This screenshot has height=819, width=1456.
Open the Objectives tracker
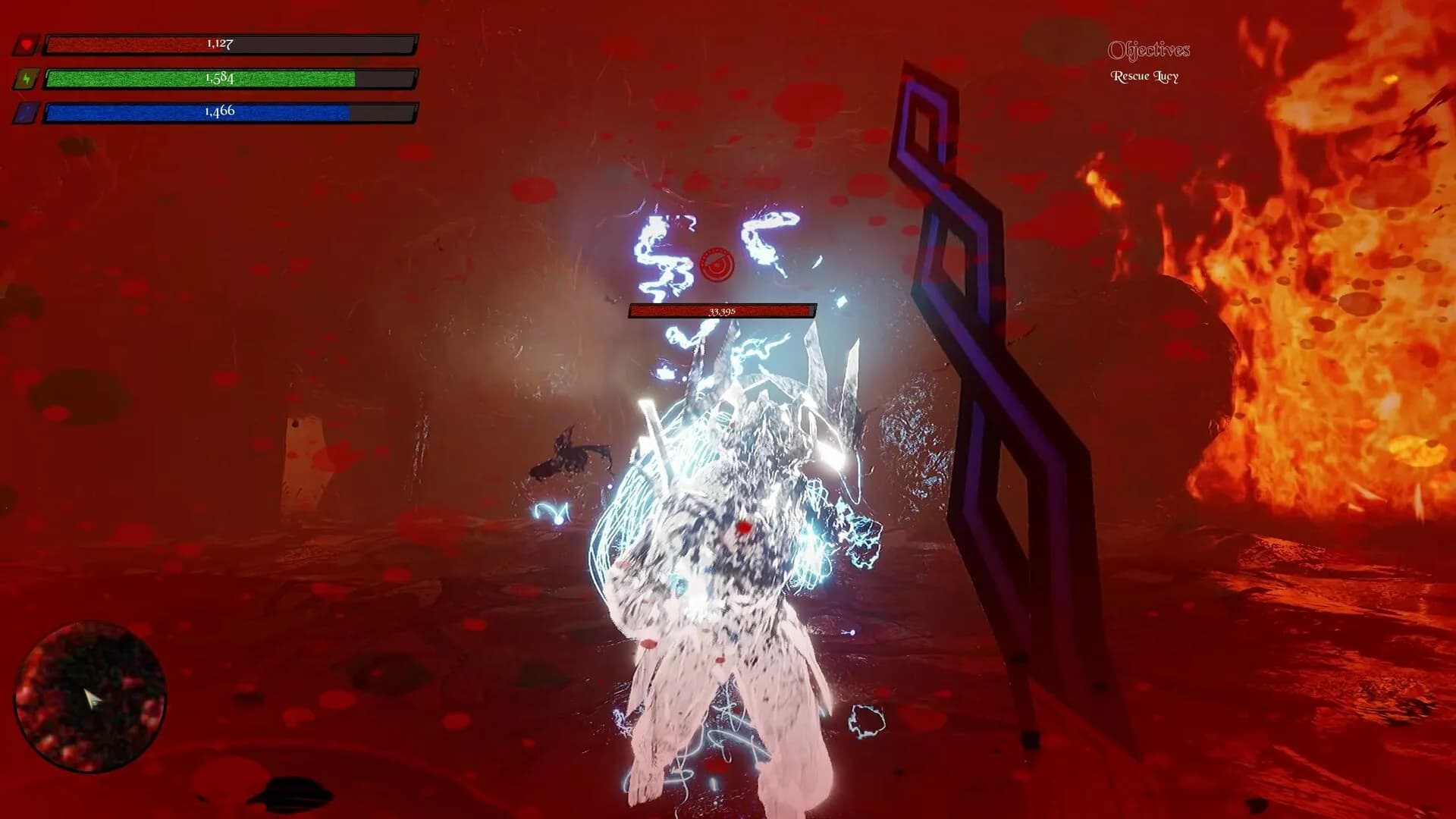(x=1148, y=50)
